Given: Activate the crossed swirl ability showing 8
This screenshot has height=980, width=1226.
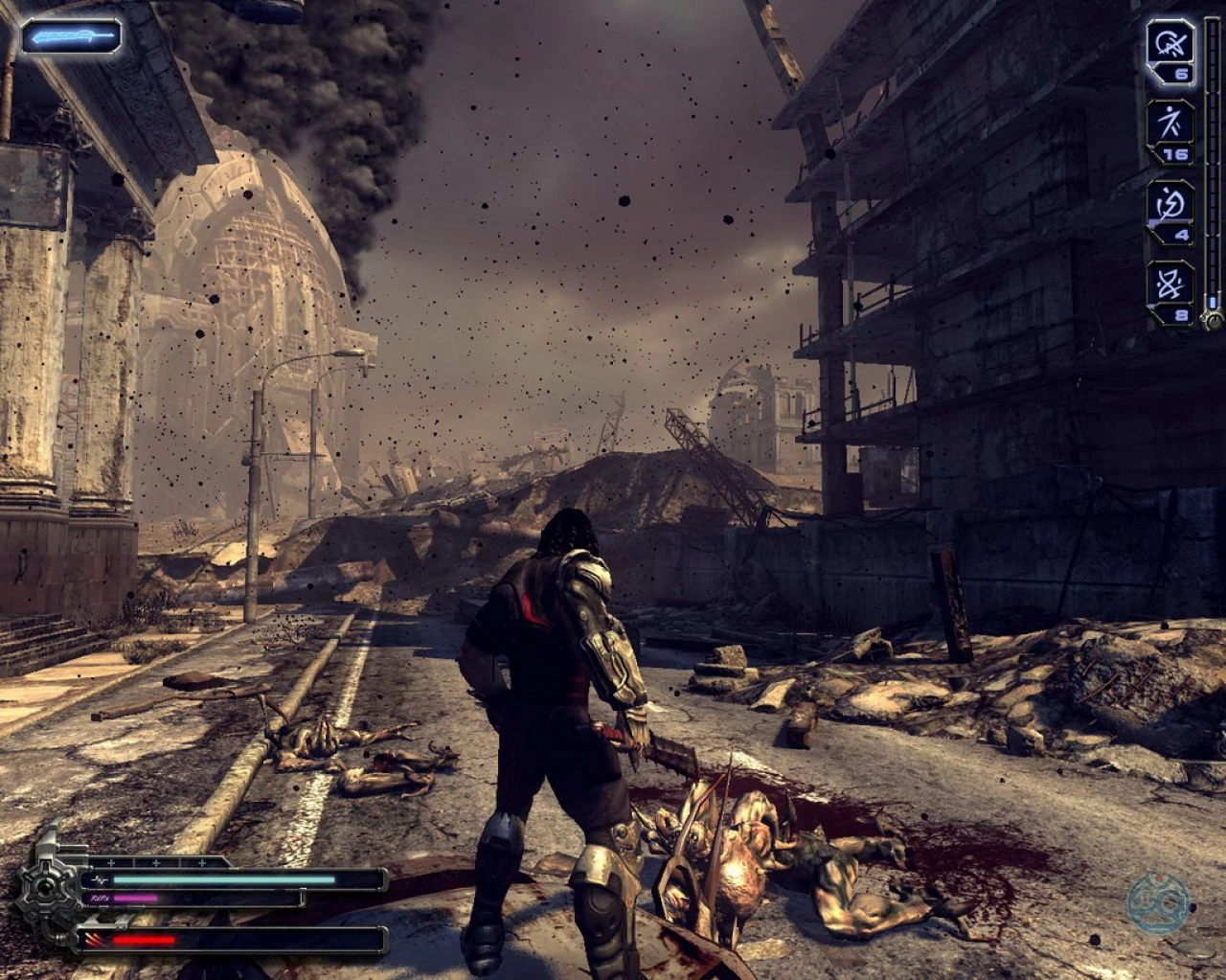Looking at the screenshot, I should coord(1170,284).
